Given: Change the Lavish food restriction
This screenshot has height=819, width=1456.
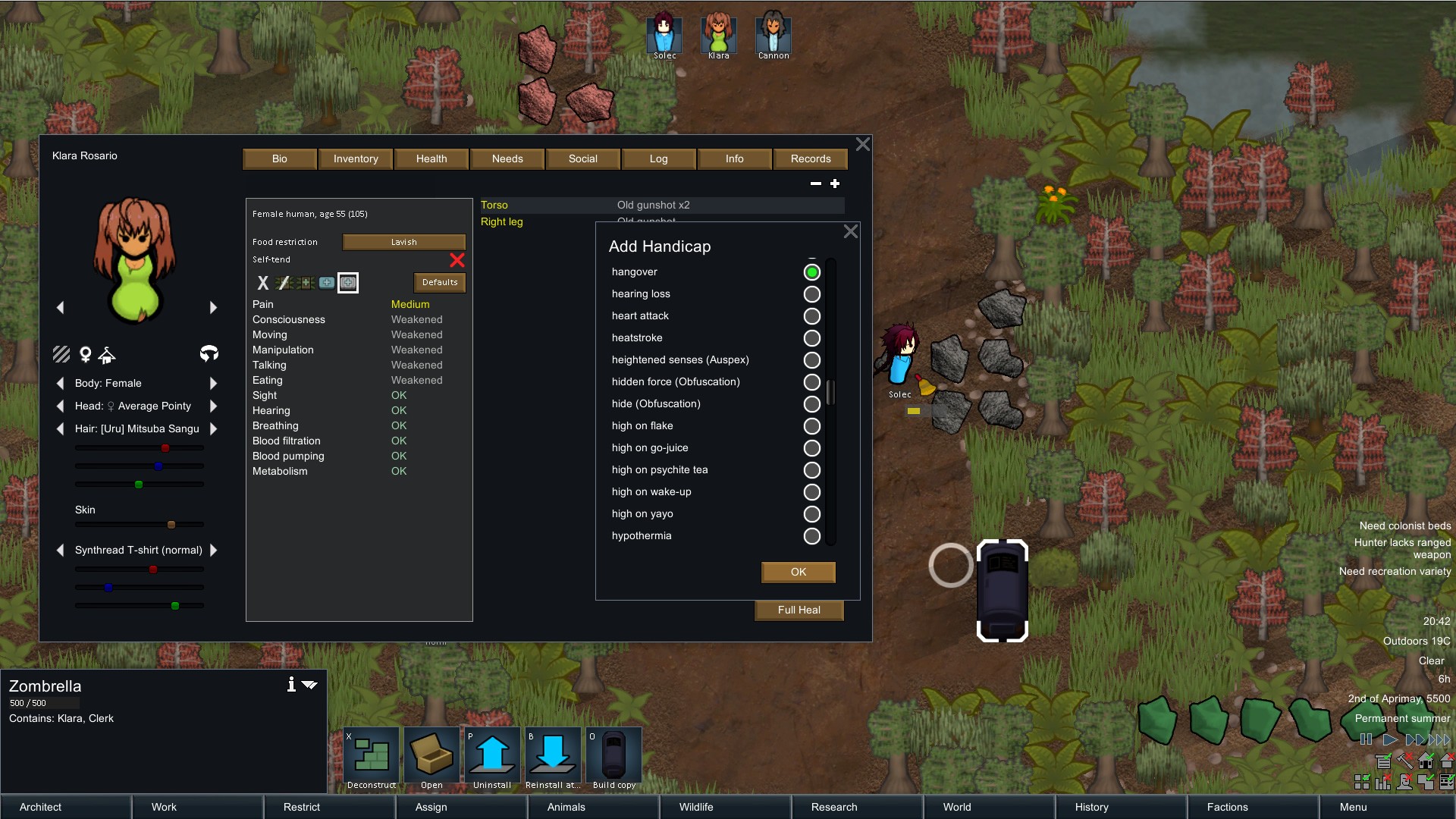Looking at the screenshot, I should pyautogui.click(x=403, y=242).
